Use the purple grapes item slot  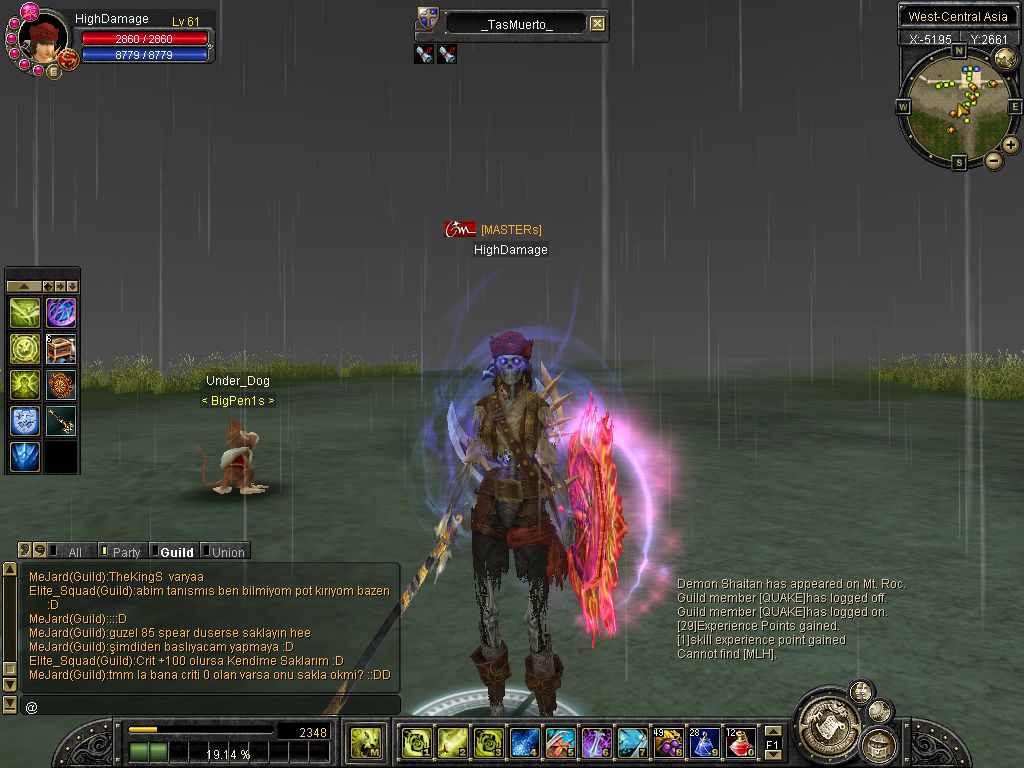[x=668, y=743]
